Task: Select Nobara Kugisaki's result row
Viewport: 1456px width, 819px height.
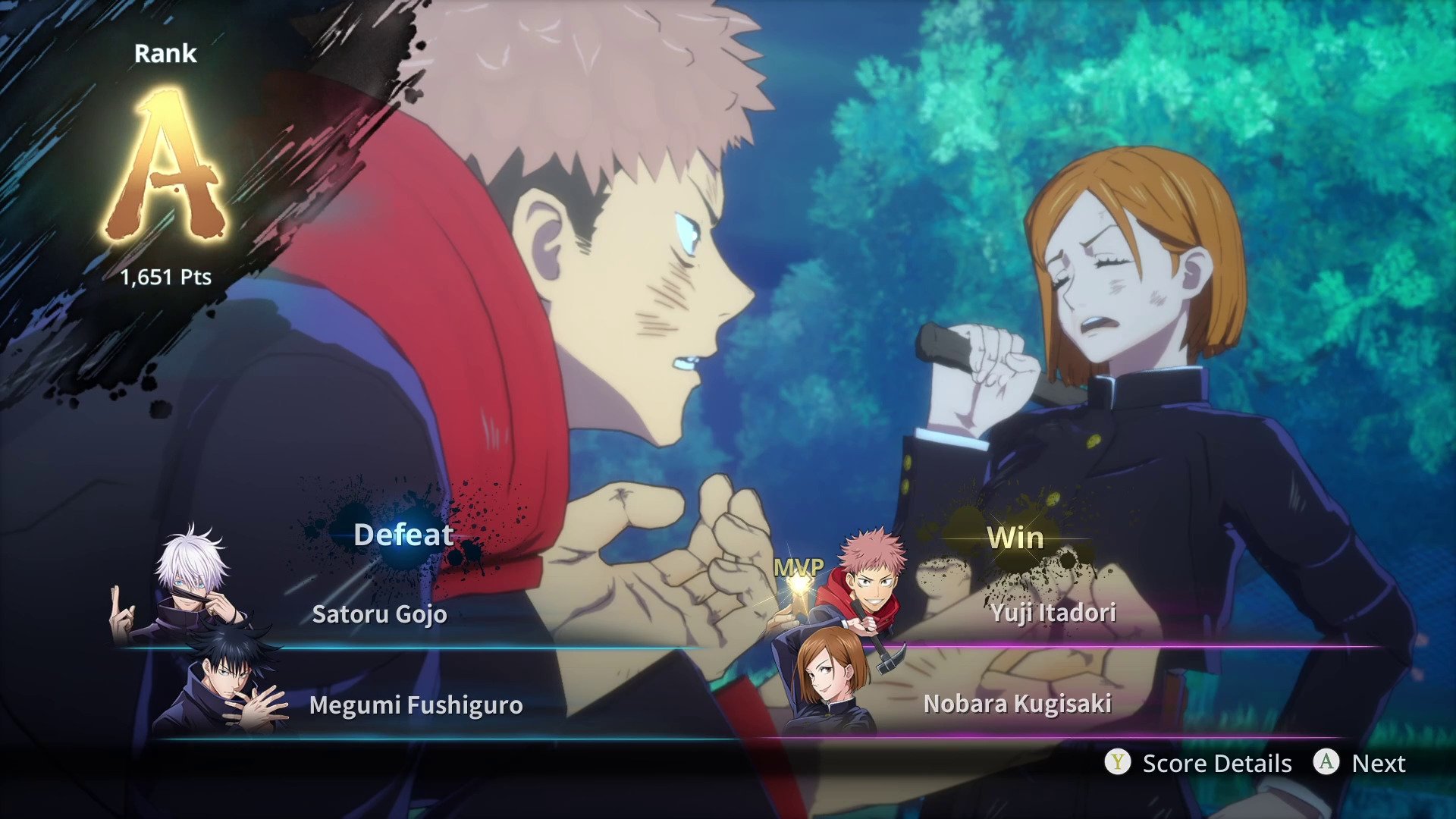Action: (1017, 703)
